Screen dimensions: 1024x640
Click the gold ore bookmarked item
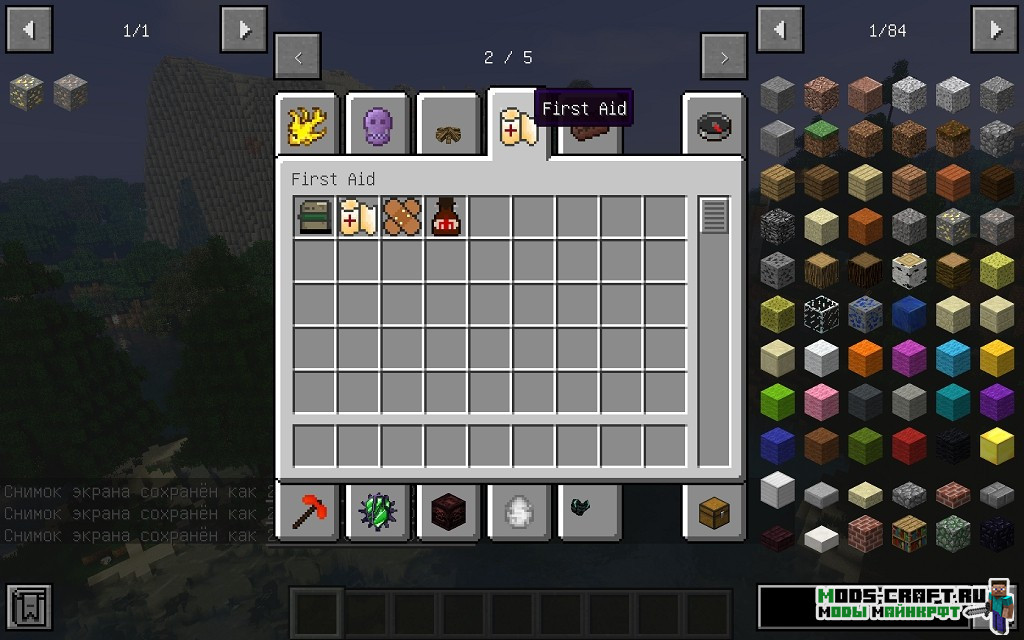(x=26, y=93)
